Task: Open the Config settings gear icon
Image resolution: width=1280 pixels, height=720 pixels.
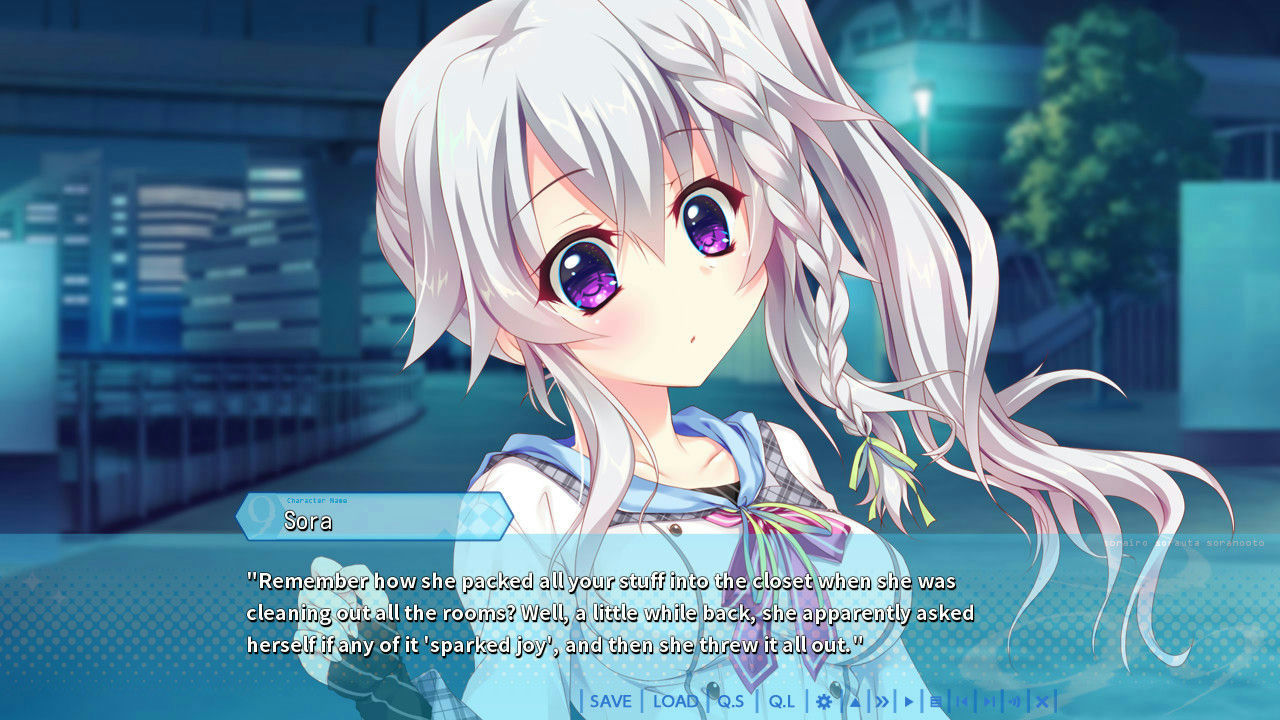Action: click(823, 701)
